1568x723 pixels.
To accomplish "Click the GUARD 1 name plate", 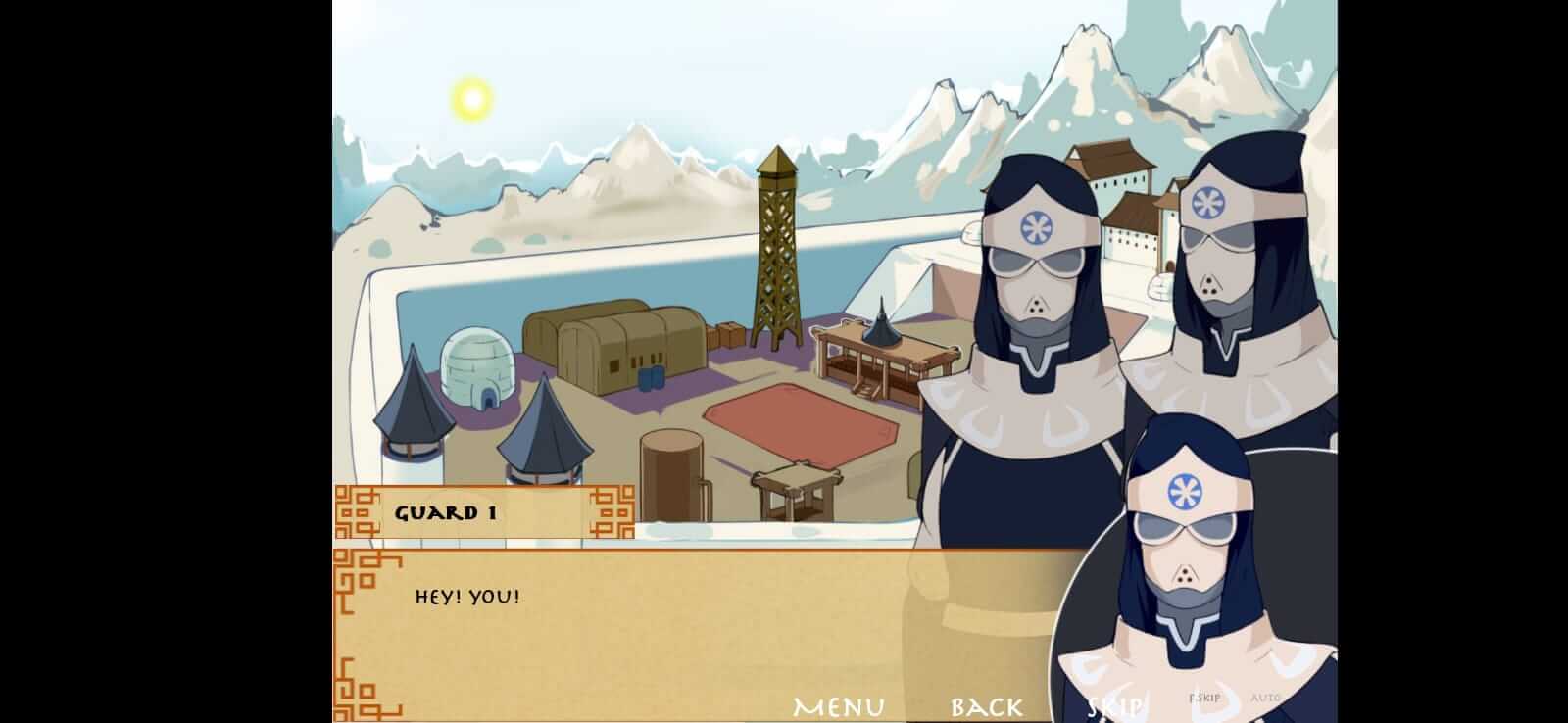I will click(449, 510).
